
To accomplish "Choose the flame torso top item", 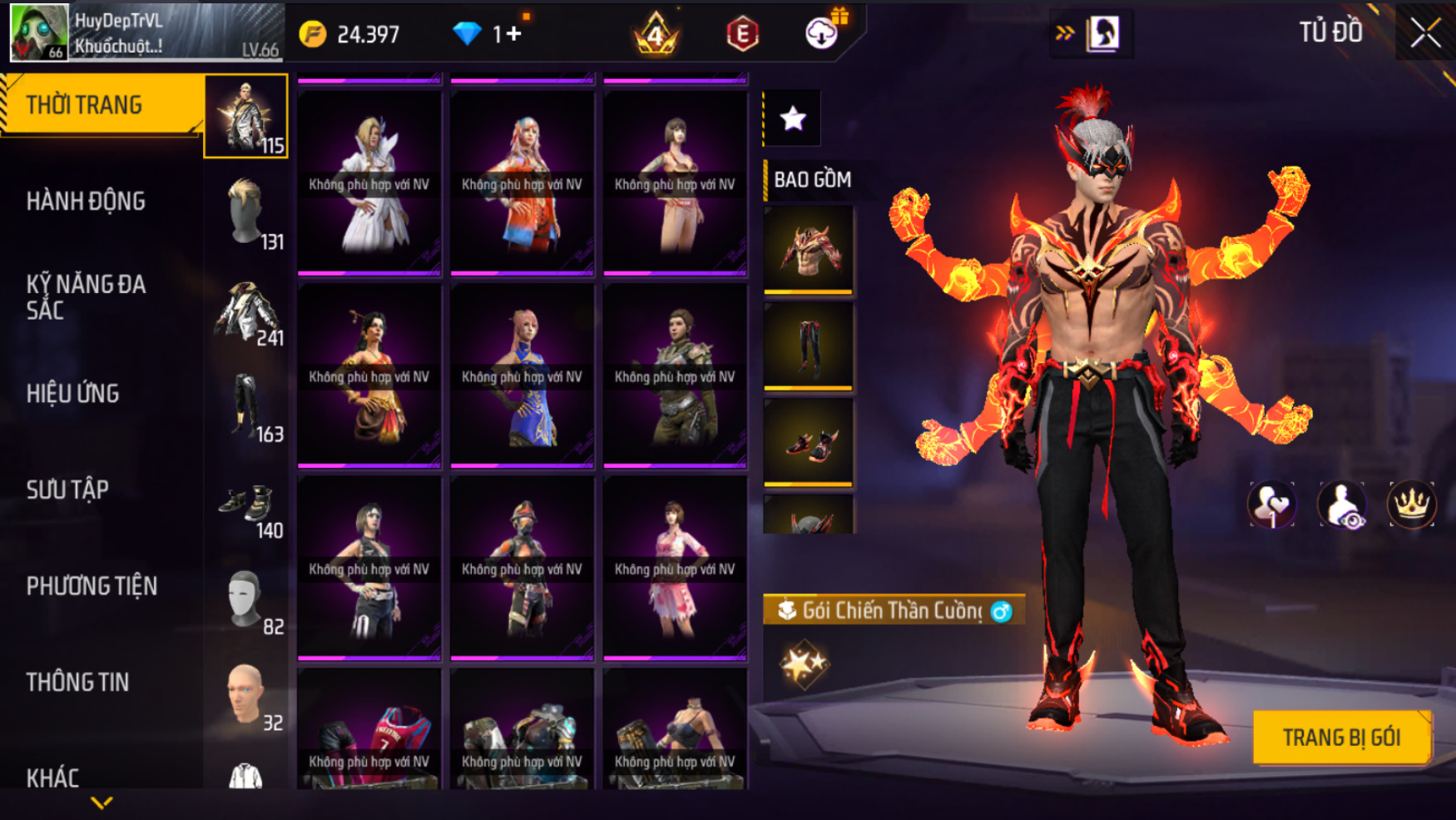I will coord(808,250).
